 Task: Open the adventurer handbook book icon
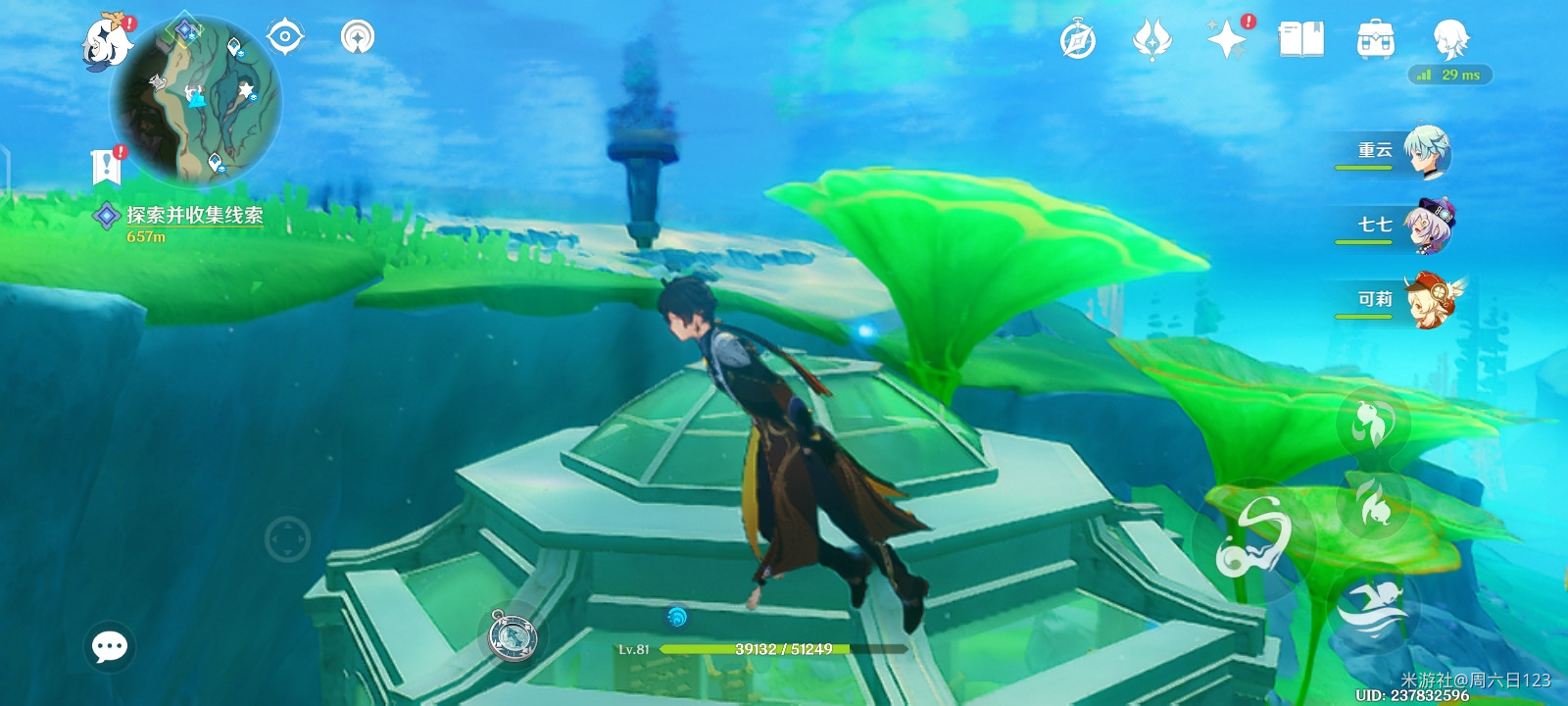coord(1300,40)
